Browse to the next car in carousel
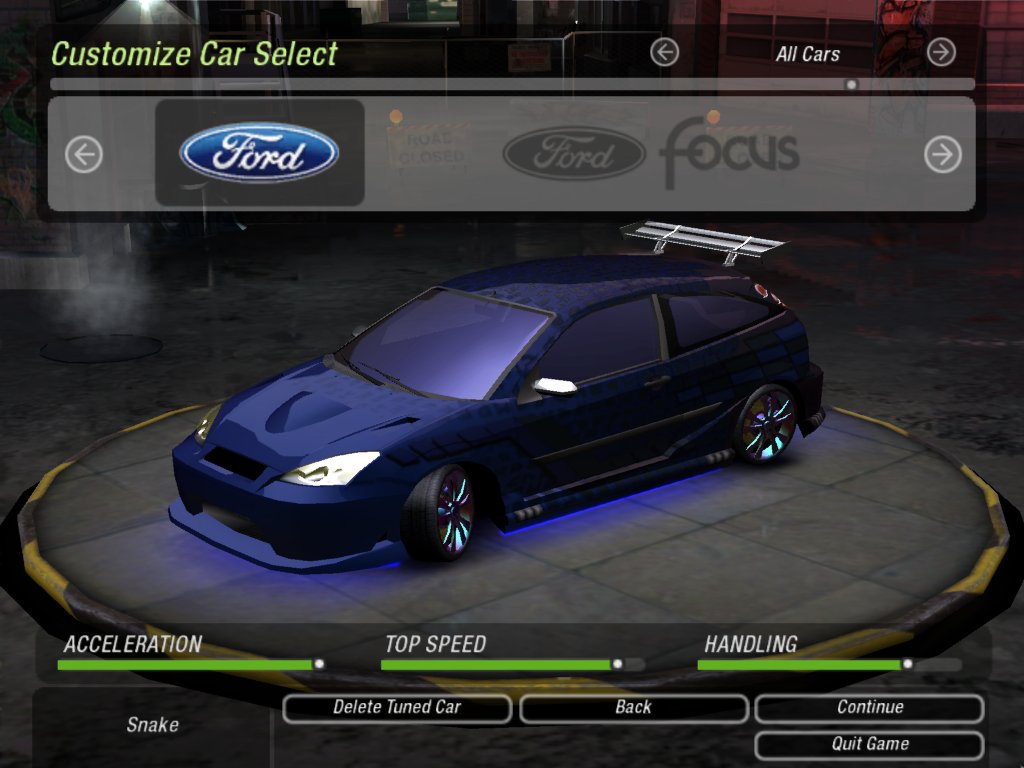This screenshot has height=768, width=1024. click(942, 154)
